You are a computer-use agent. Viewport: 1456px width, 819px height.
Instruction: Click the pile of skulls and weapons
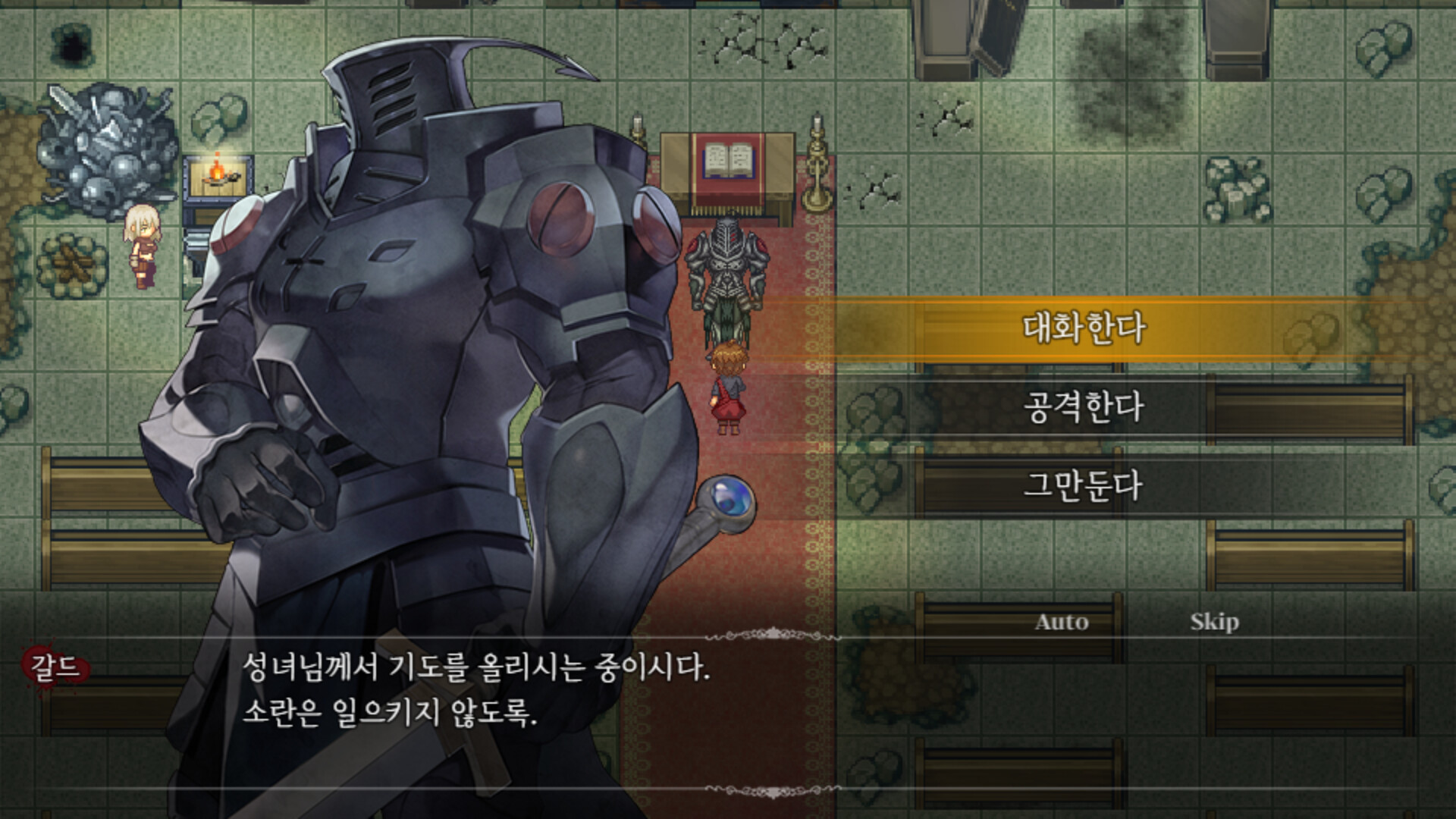click(x=106, y=136)
